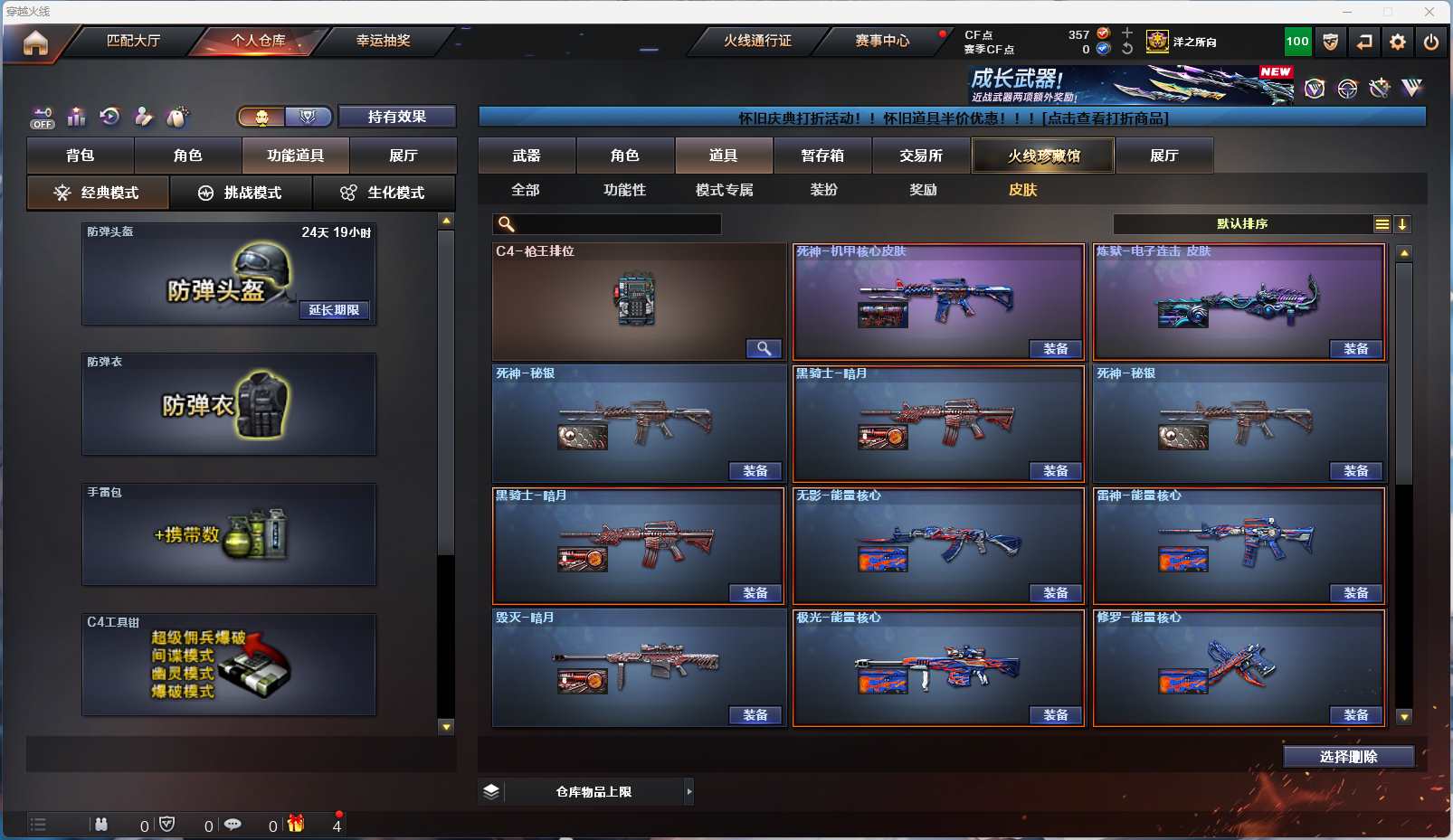The height and width of the screenshot is (840, 1453).
Task: Open the 匹配大厅 matchmaking tab
Action: point(133,41)
